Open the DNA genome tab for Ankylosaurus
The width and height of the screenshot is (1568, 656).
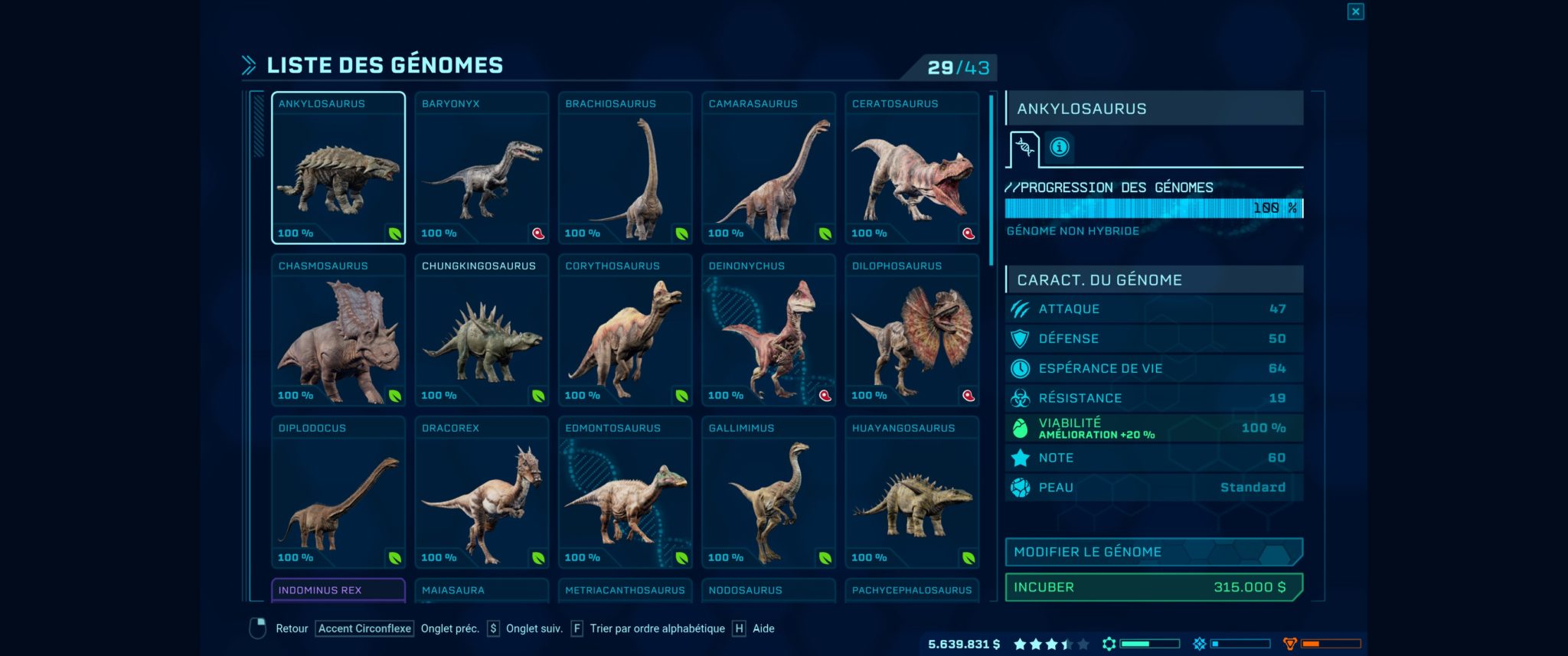(1026, 148)
